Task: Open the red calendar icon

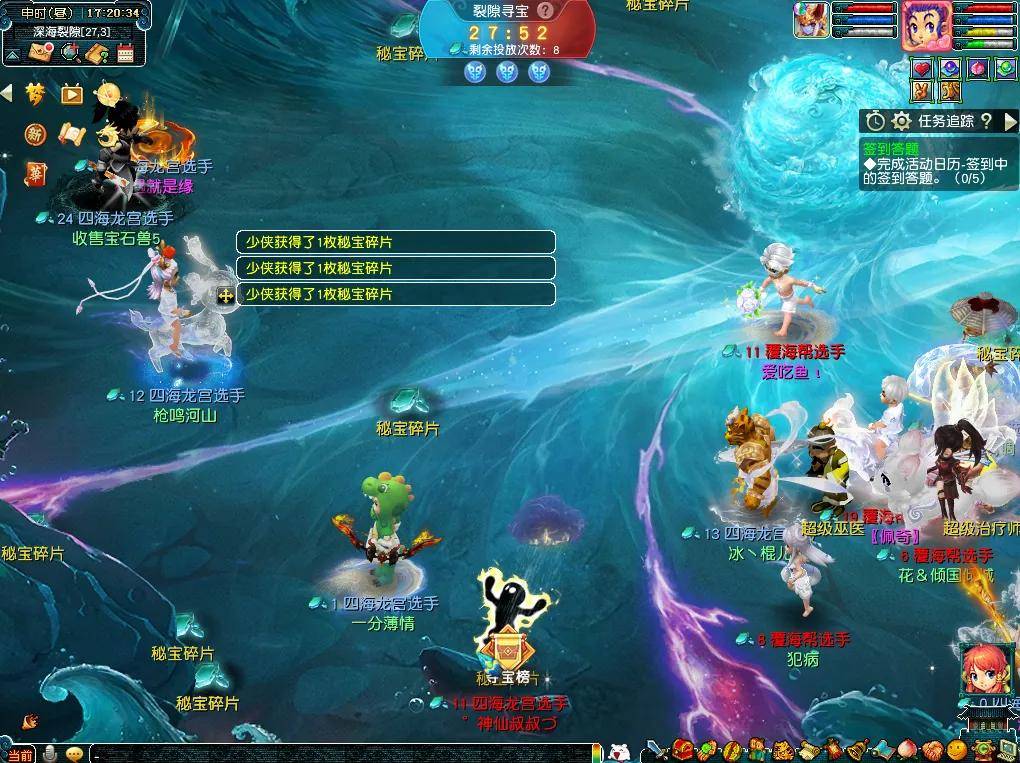Action: coord(126,53)
